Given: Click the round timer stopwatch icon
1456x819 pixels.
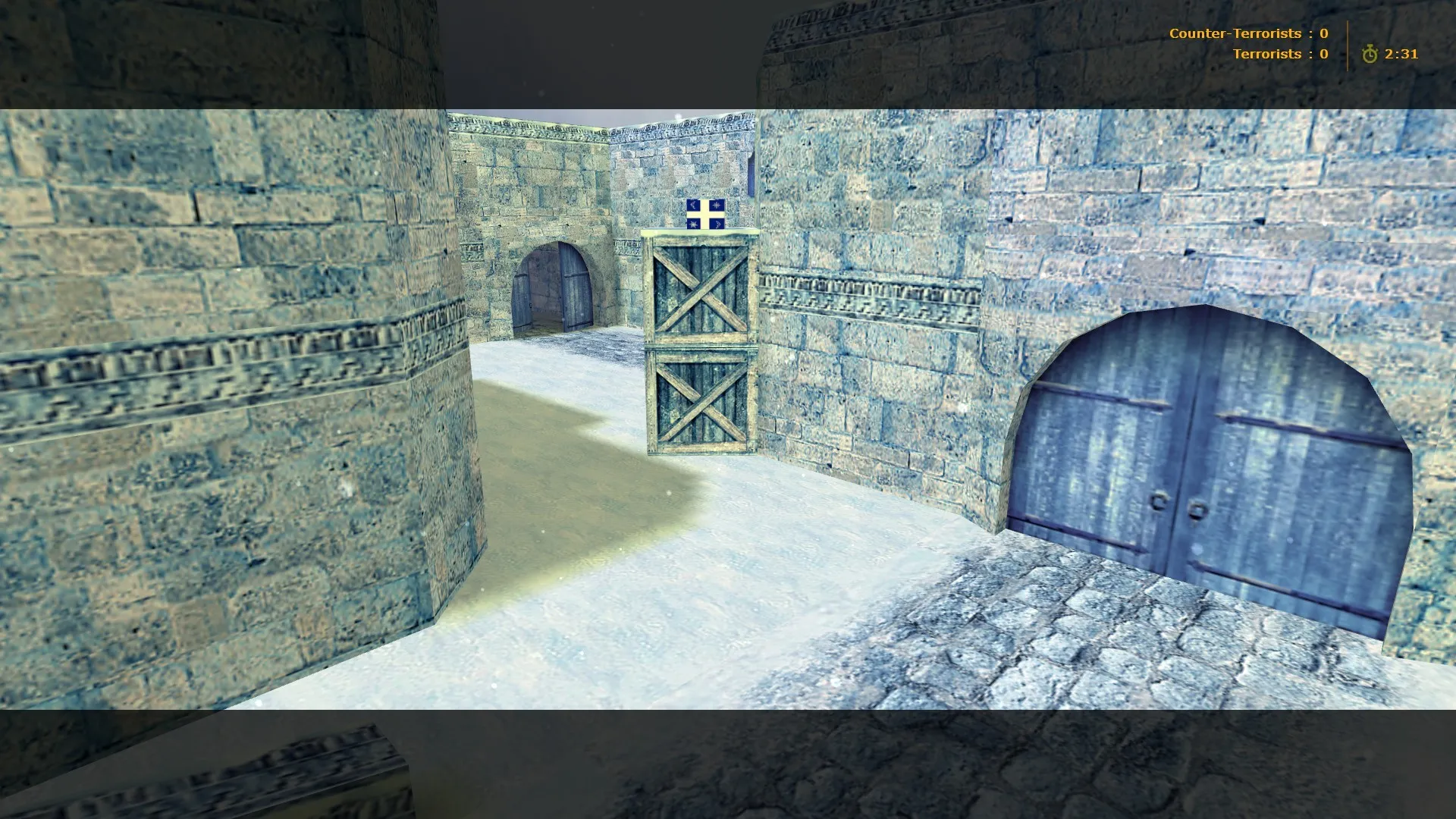Looking at the screenshot, I should click(1370, 54).
